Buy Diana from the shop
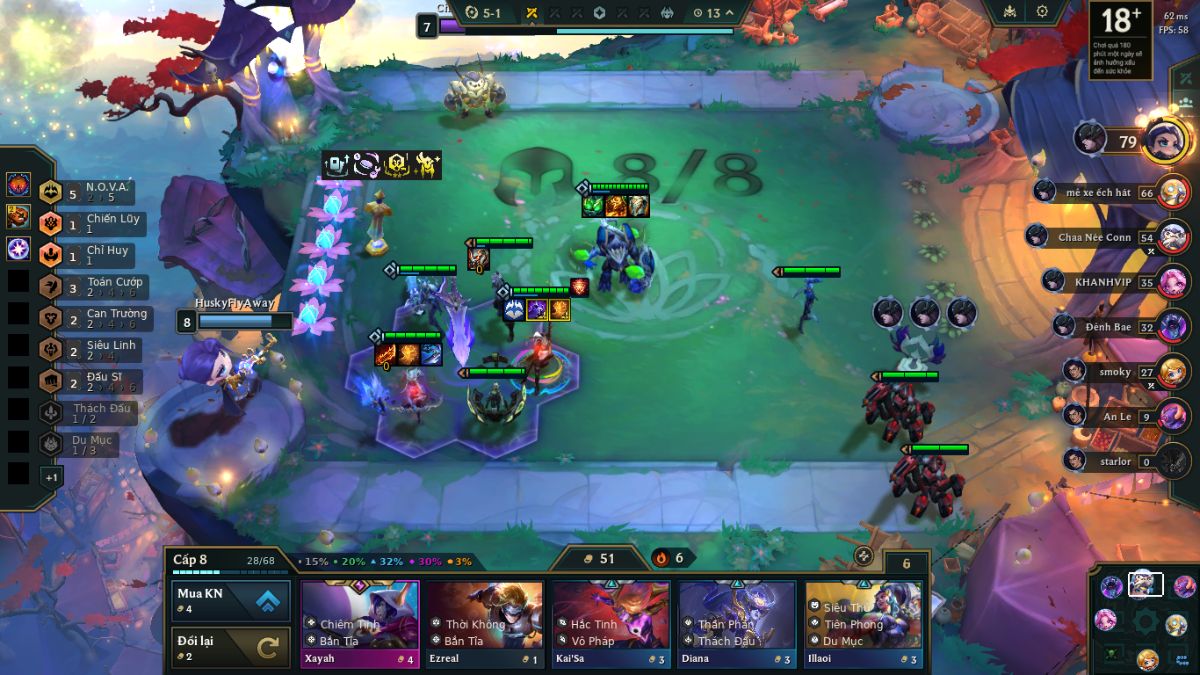Image resolution: width=1200 pixels, height=675 pixels. pos(737,624)
